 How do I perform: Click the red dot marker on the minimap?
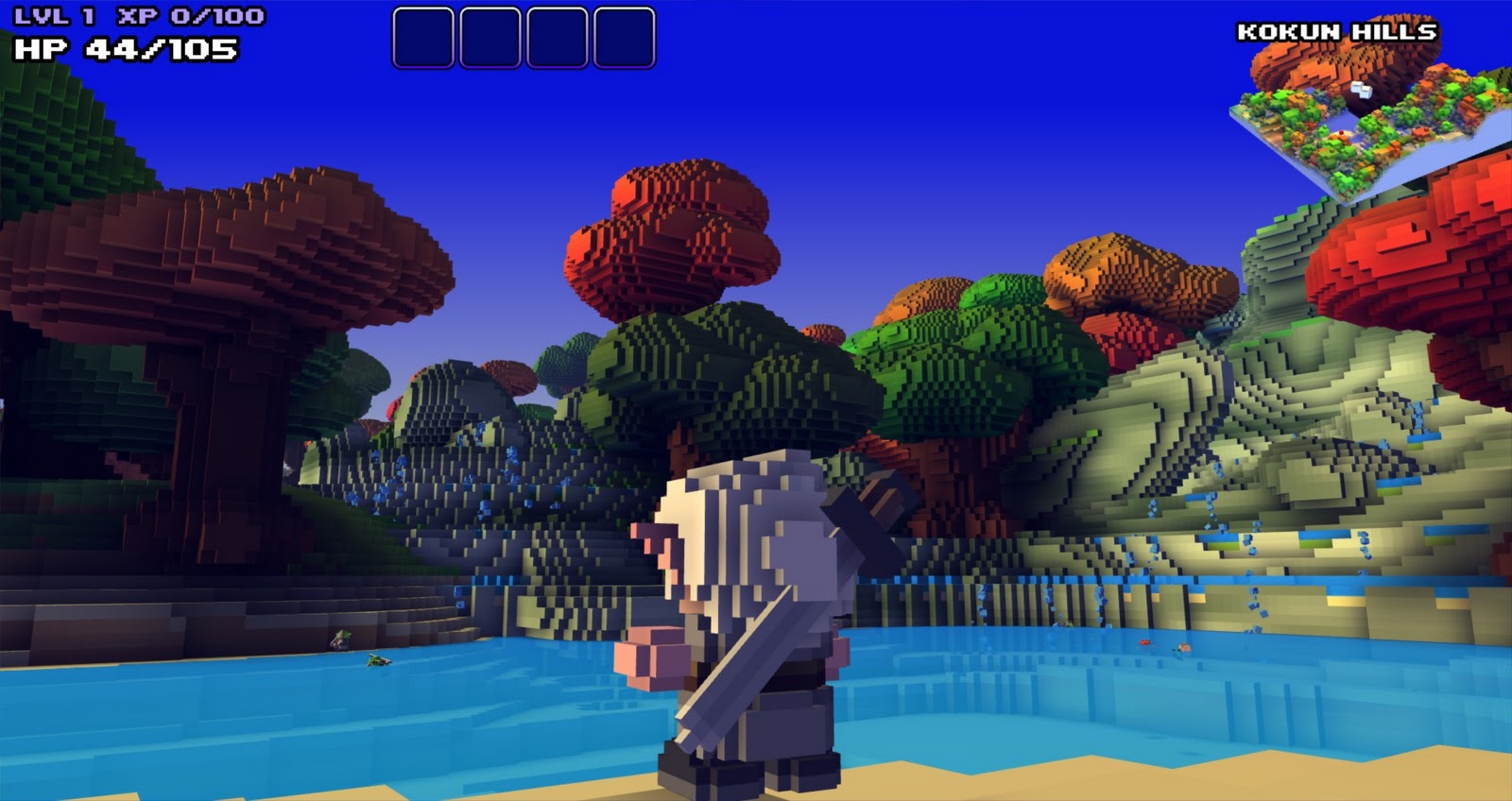[x=1341, y=132]
